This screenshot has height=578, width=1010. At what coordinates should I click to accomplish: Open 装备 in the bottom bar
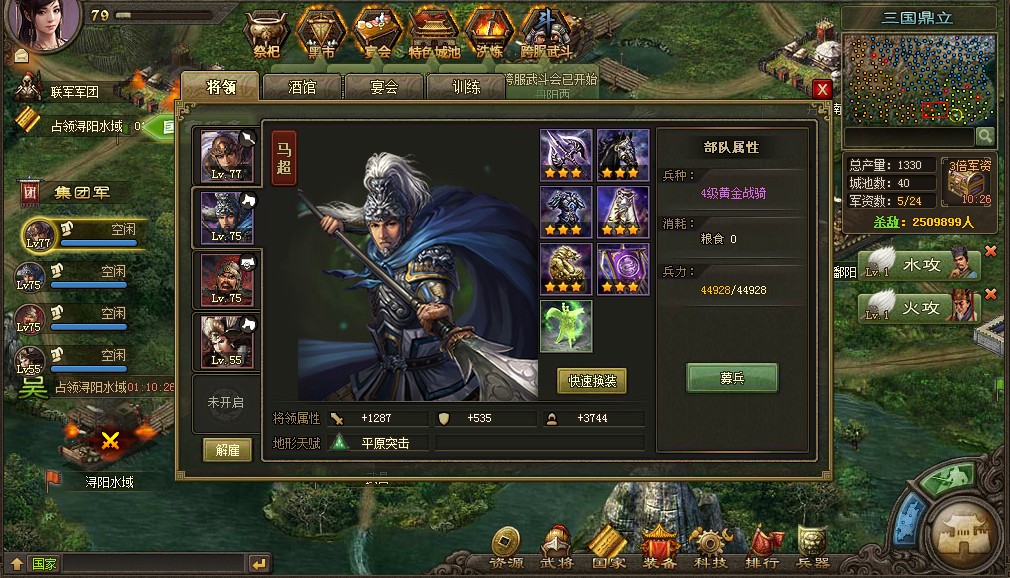[x=661, y=546]
